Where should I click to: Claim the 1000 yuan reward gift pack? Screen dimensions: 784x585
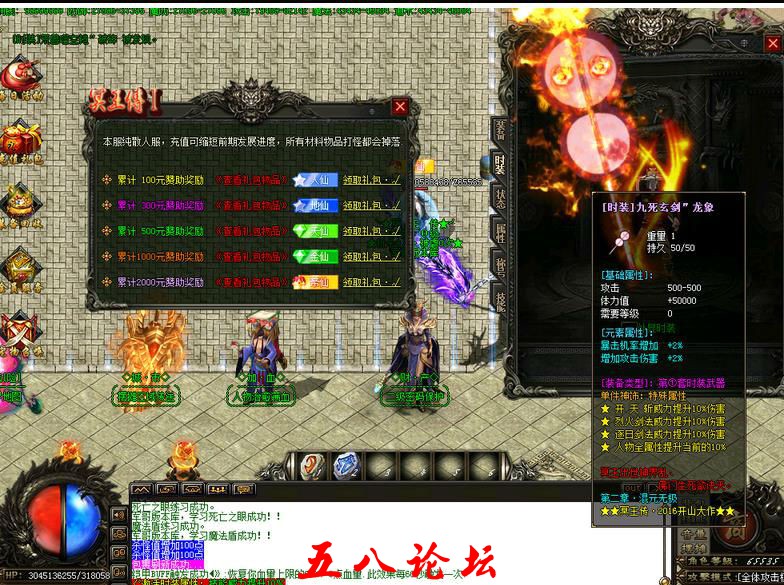[x=372, y=256]
